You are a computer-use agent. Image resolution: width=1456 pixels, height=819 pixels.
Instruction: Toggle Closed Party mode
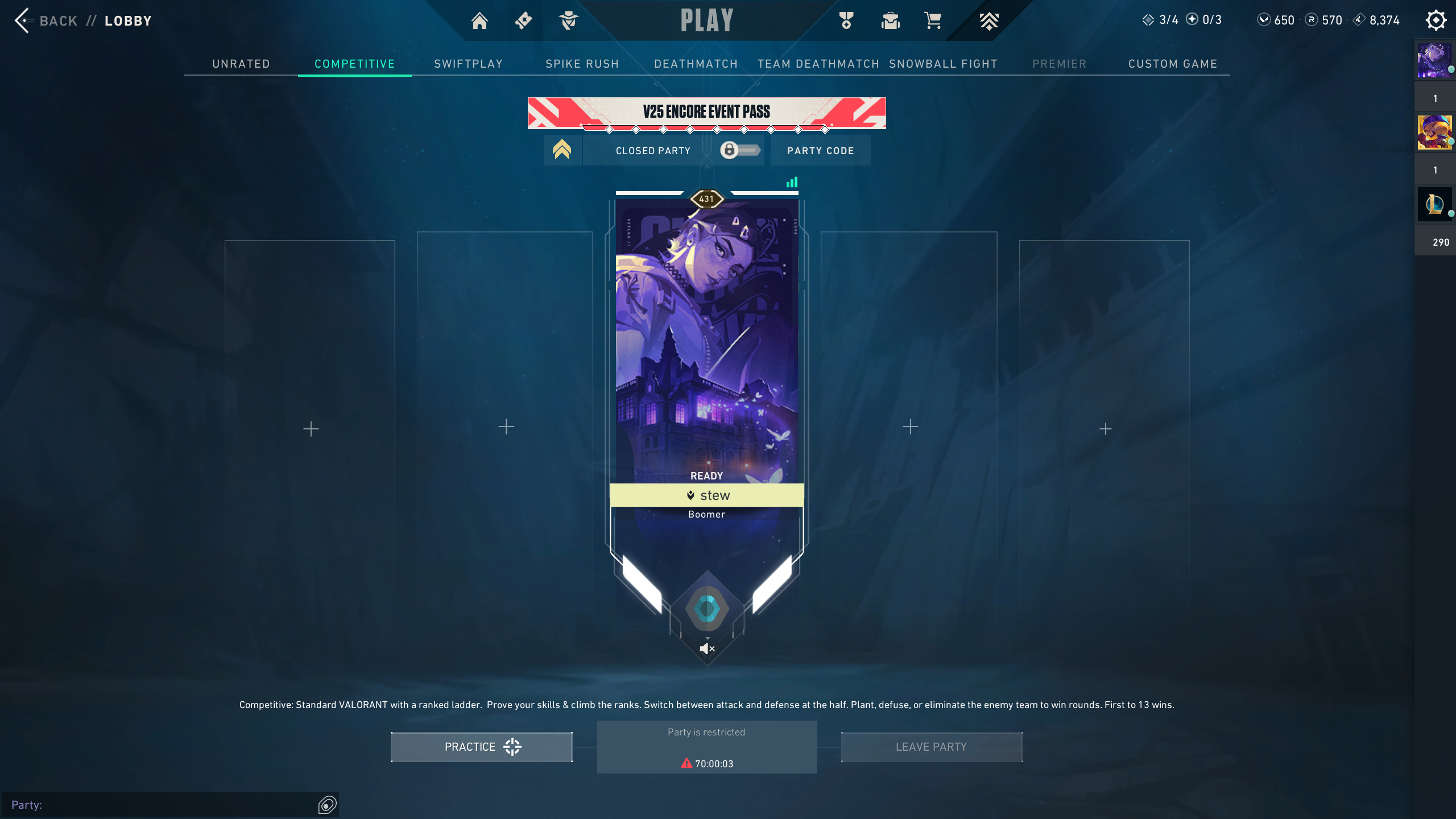652,150
